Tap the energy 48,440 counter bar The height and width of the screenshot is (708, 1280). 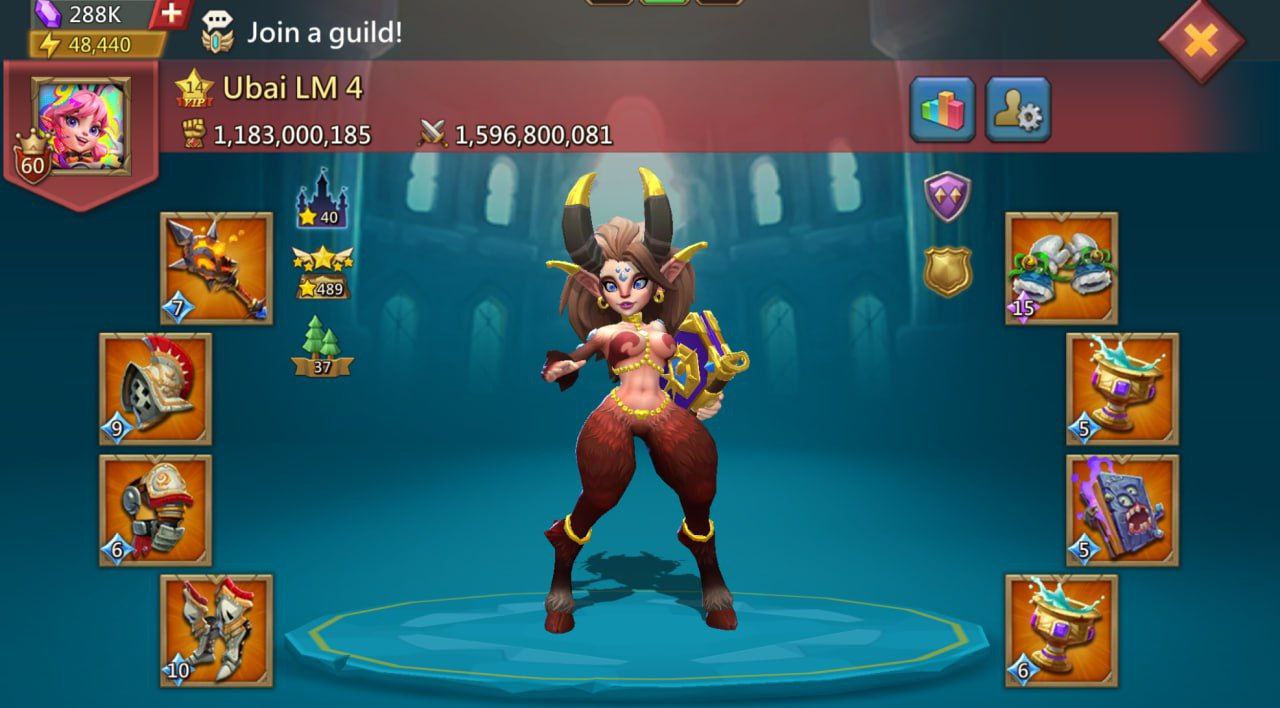click(97, 45)
